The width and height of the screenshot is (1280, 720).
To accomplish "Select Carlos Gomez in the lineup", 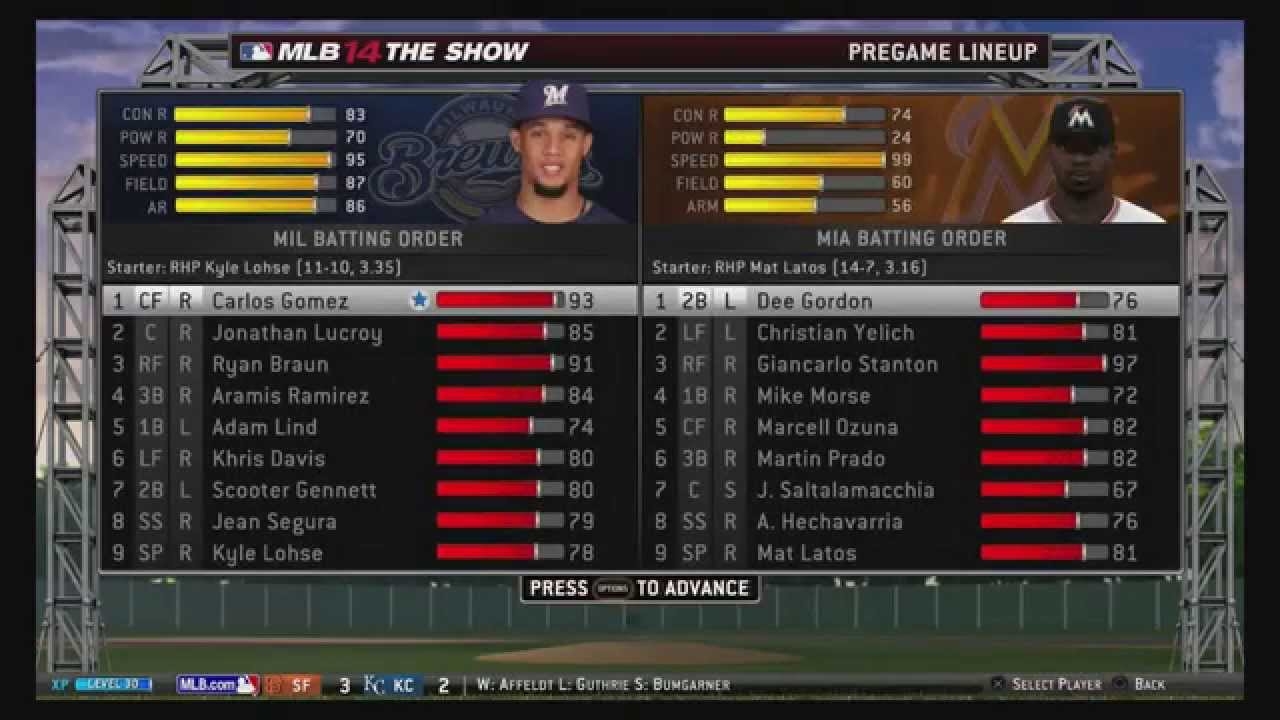I will (x=280, y=301).
